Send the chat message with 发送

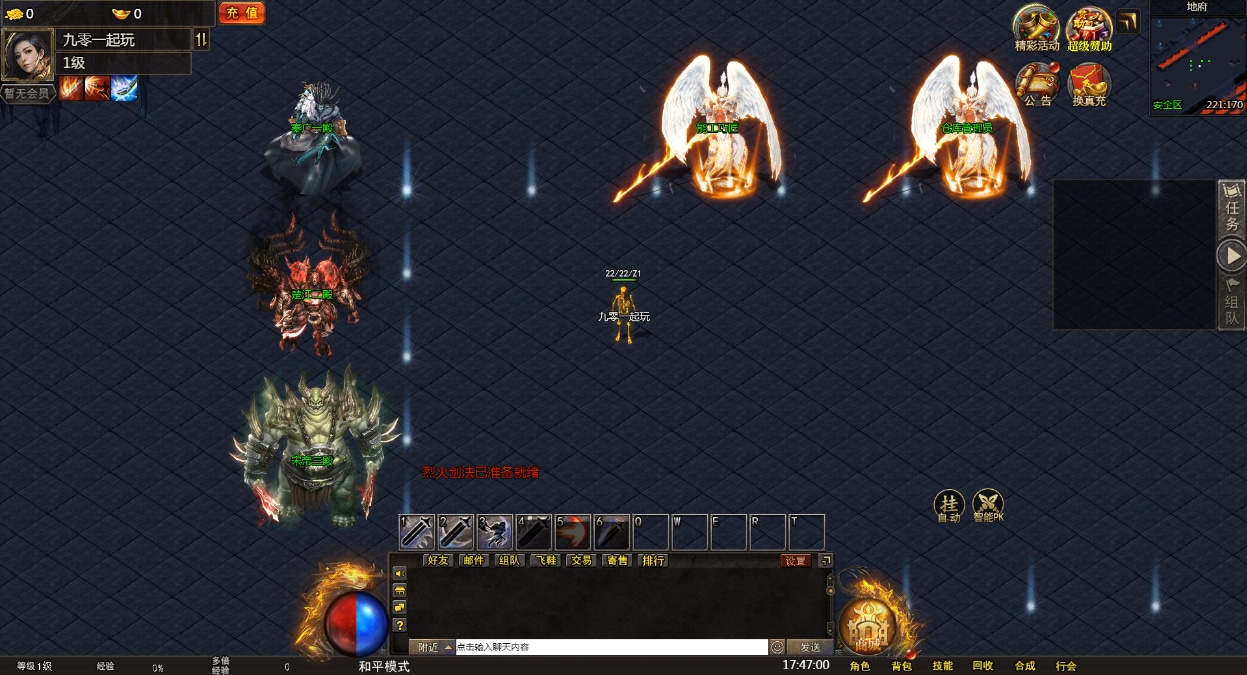(810, 647)
